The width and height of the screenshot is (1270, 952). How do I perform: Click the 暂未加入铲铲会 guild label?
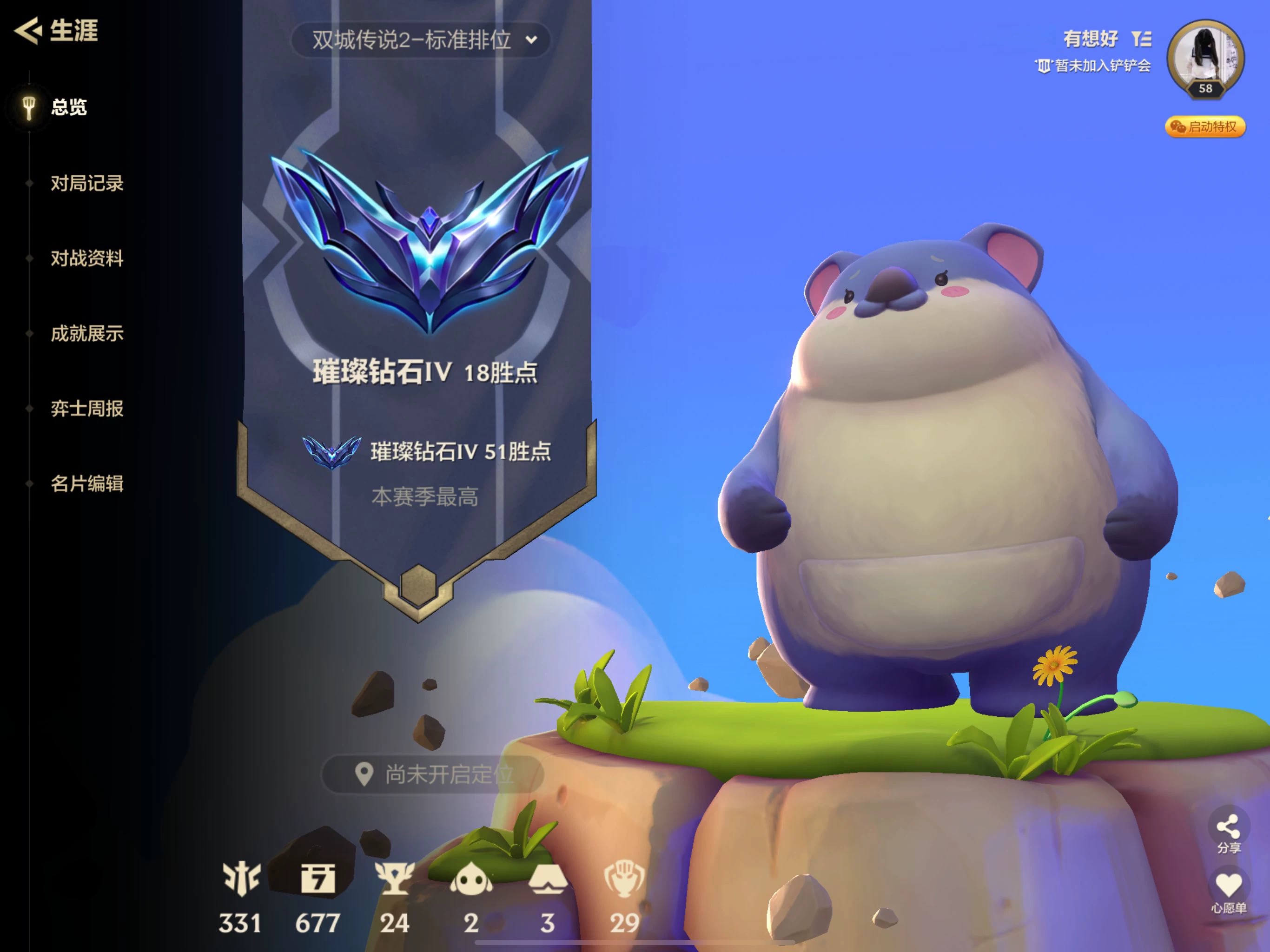(x=1093, y=66)
